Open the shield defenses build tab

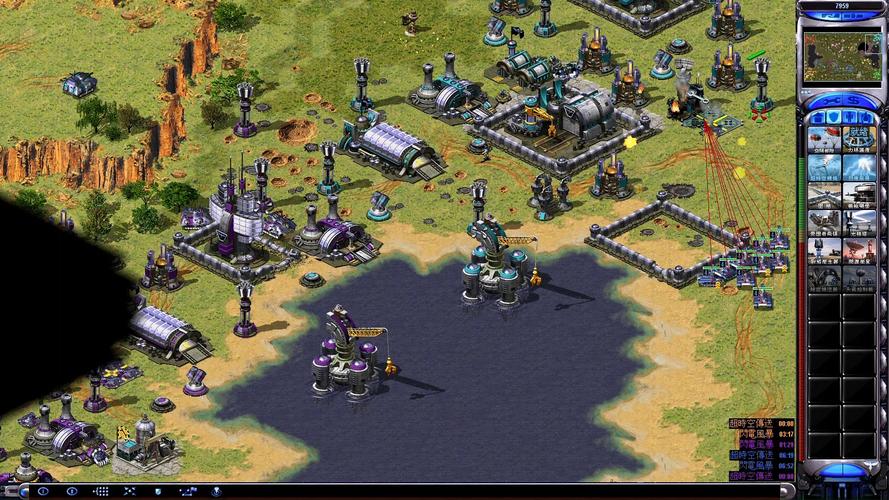pyautogui.click(x=834, y=118)
